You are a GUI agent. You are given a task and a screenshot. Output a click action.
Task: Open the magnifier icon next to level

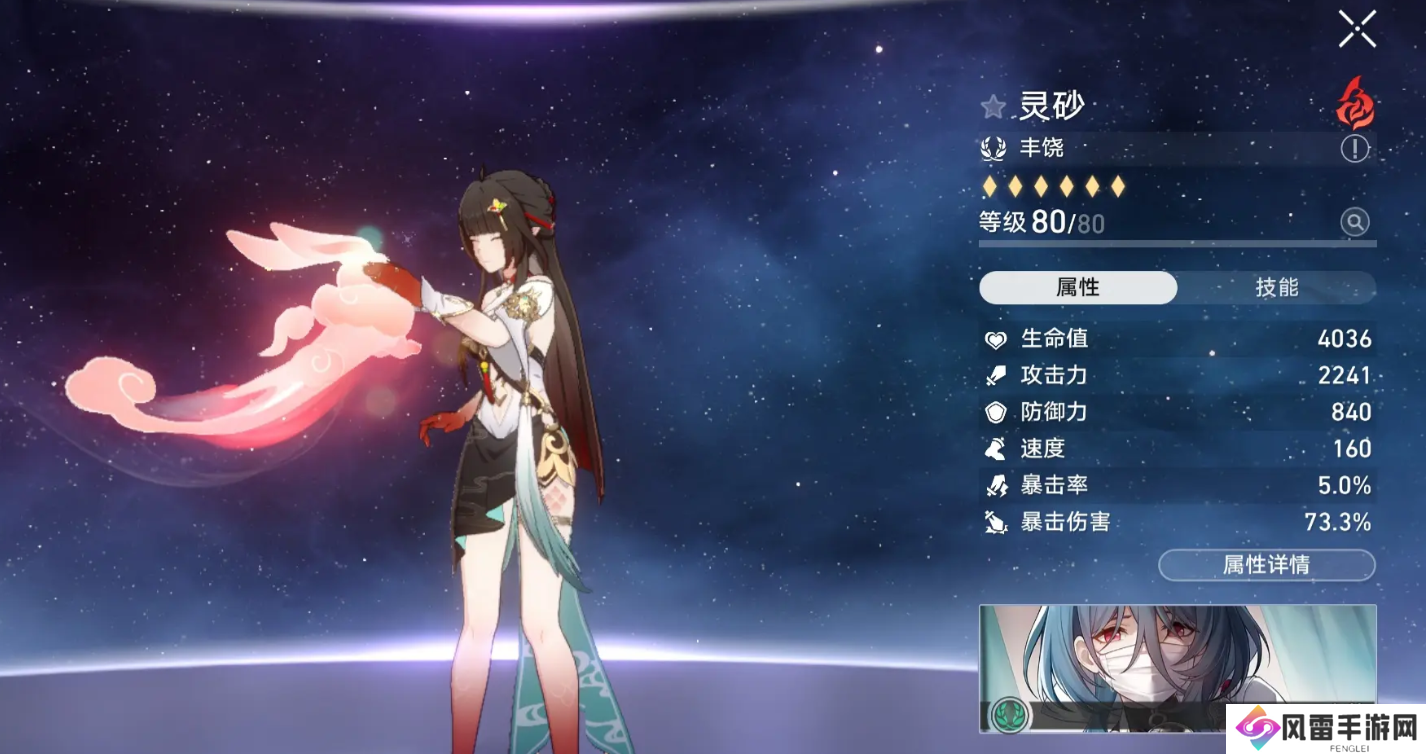pos(1355,222)
